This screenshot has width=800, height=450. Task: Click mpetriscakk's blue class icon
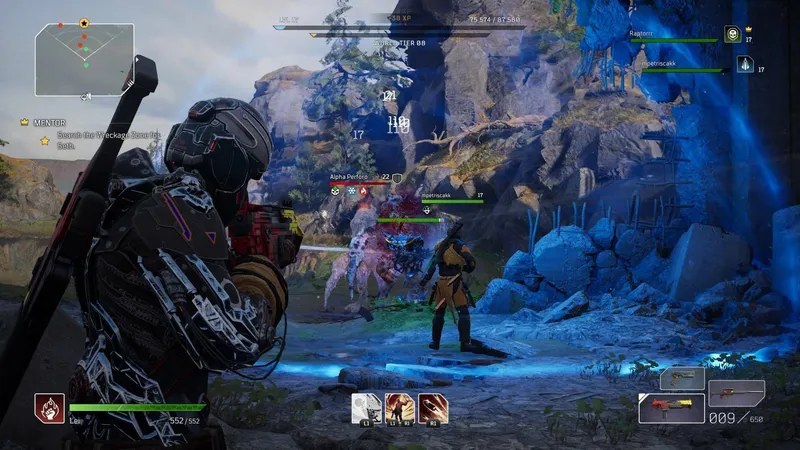click(x=745, y=64)
